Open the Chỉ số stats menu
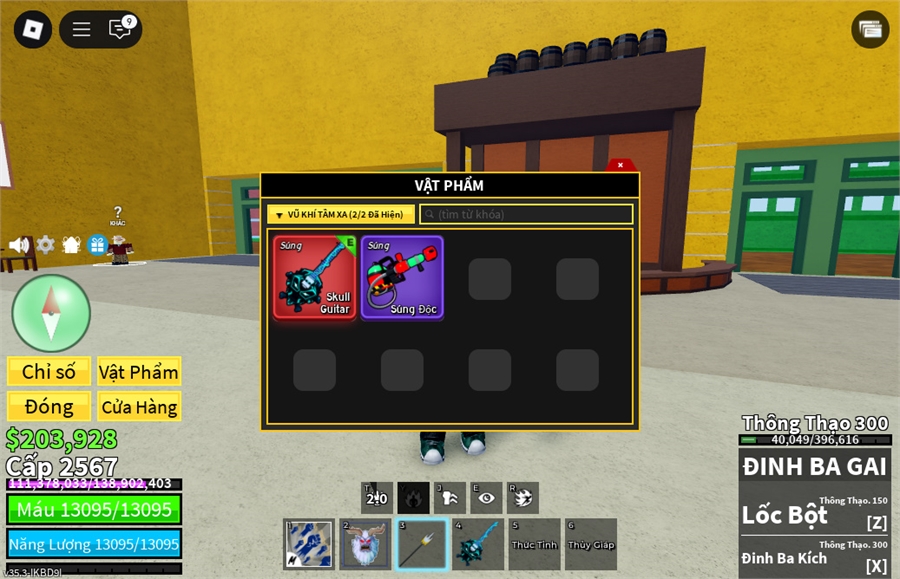Viewport: 900px width, 579px height. (49, 372)
